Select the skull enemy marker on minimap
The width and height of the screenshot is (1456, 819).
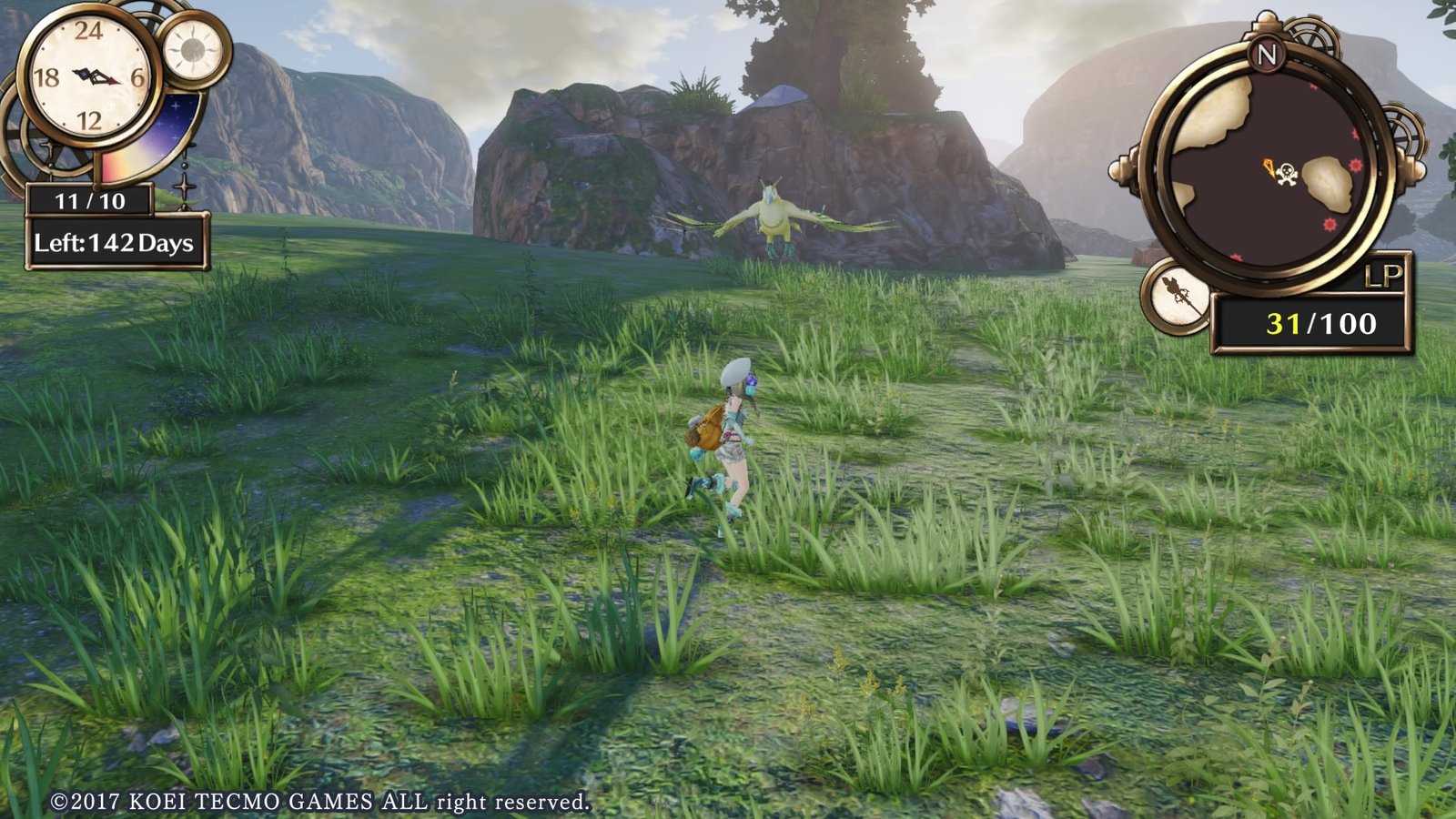pos(1286,173)
